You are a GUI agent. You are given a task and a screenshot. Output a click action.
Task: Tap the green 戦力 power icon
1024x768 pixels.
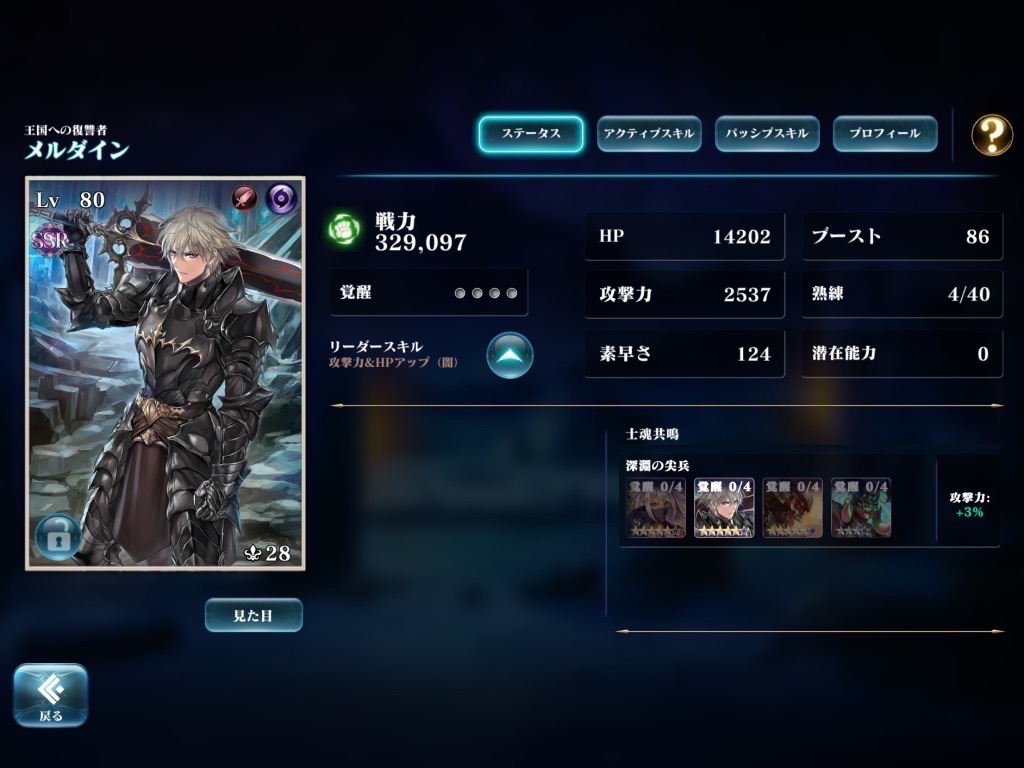[x=344, y=229]
